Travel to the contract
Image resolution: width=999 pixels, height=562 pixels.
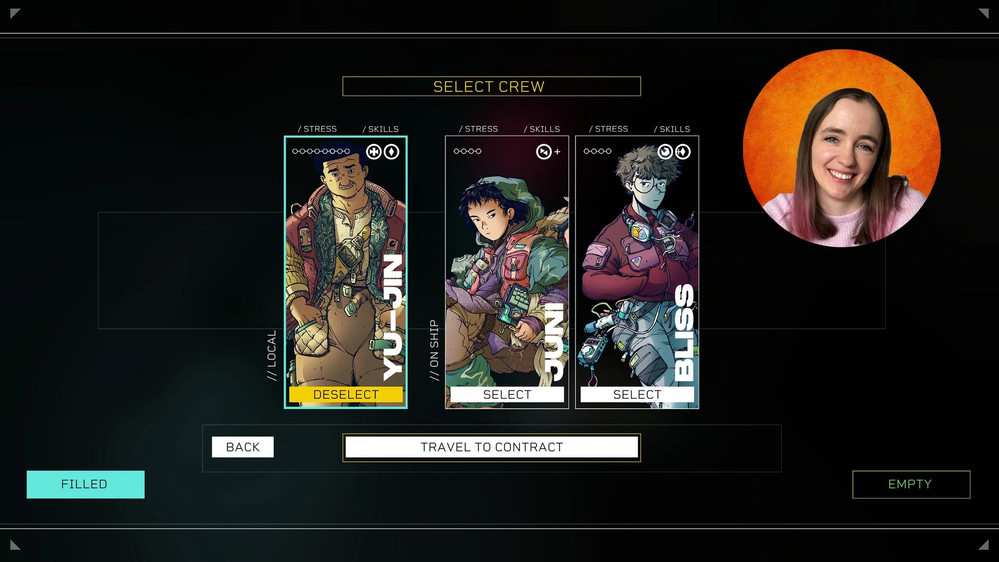pyautogui.click(x=491, y=447)
